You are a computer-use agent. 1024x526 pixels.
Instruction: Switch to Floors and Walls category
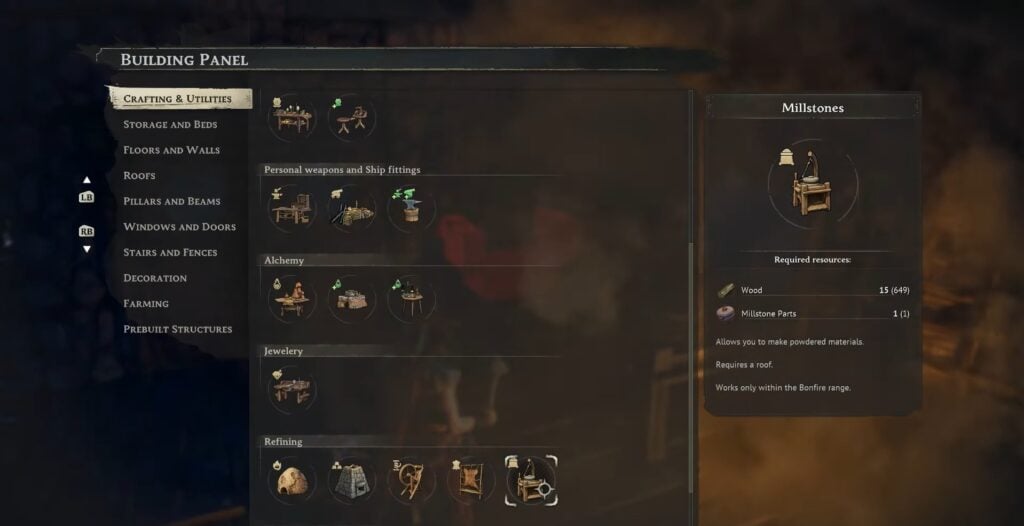point(171,150)
